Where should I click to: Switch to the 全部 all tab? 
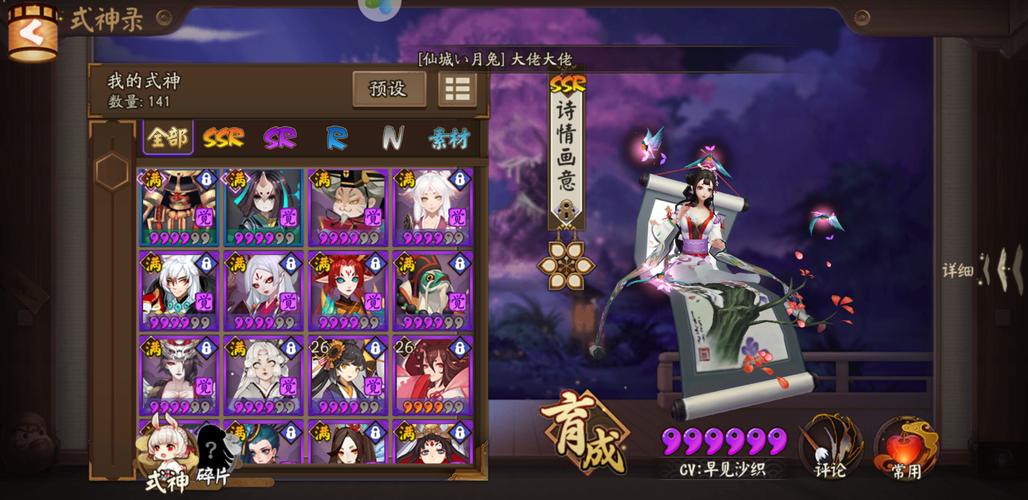tap(168, 138)
